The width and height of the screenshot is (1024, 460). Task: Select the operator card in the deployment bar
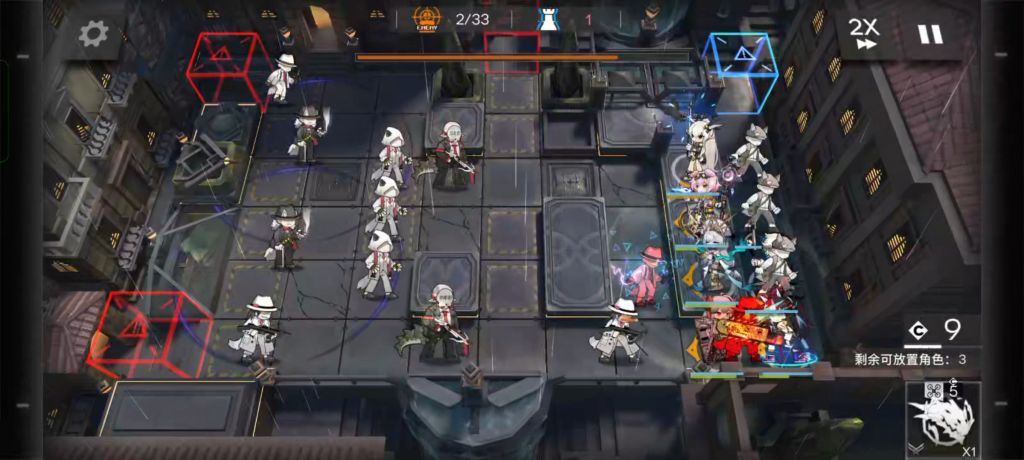point(943,419)
